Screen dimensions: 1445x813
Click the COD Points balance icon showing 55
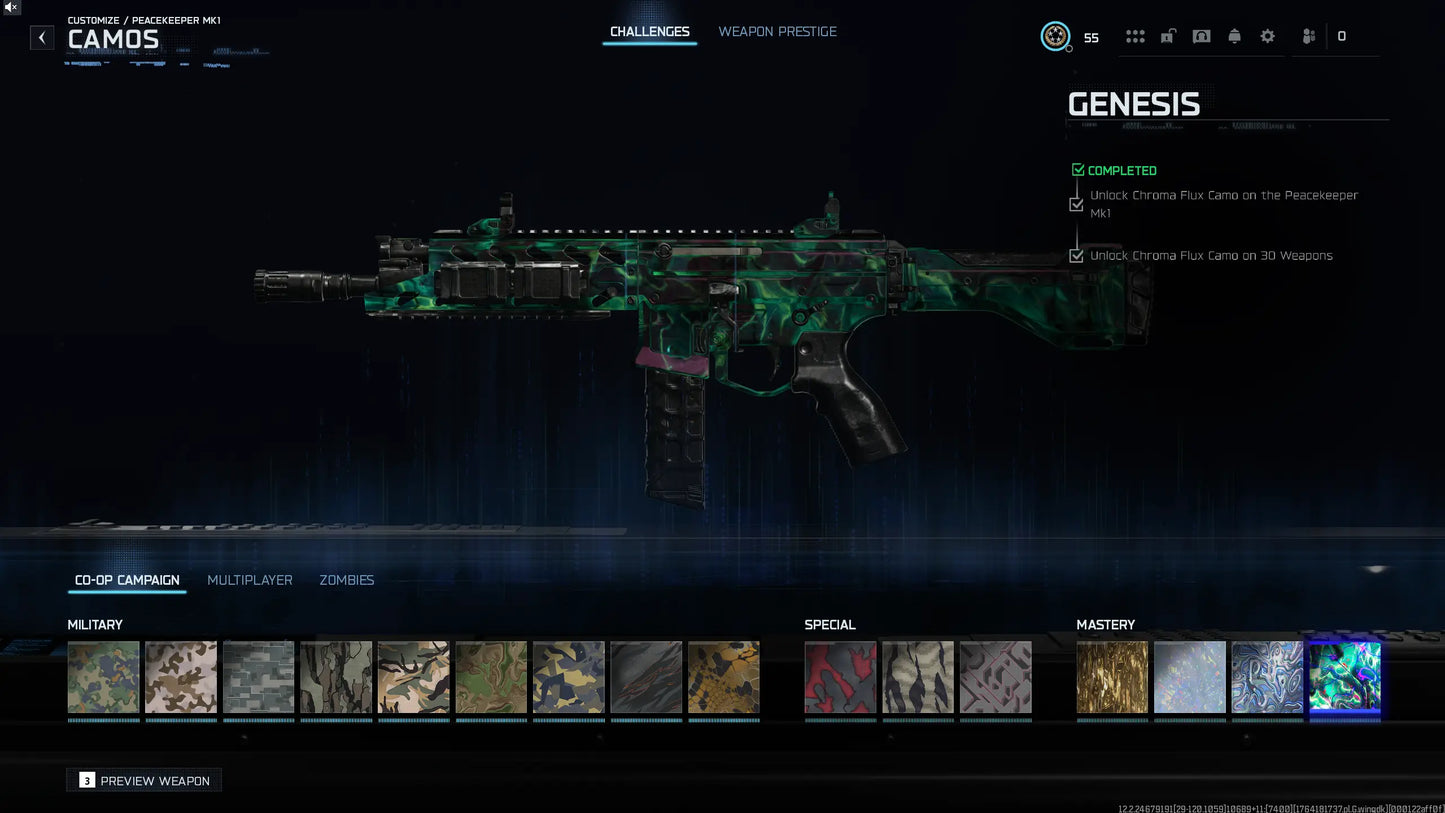(1056, 36)
